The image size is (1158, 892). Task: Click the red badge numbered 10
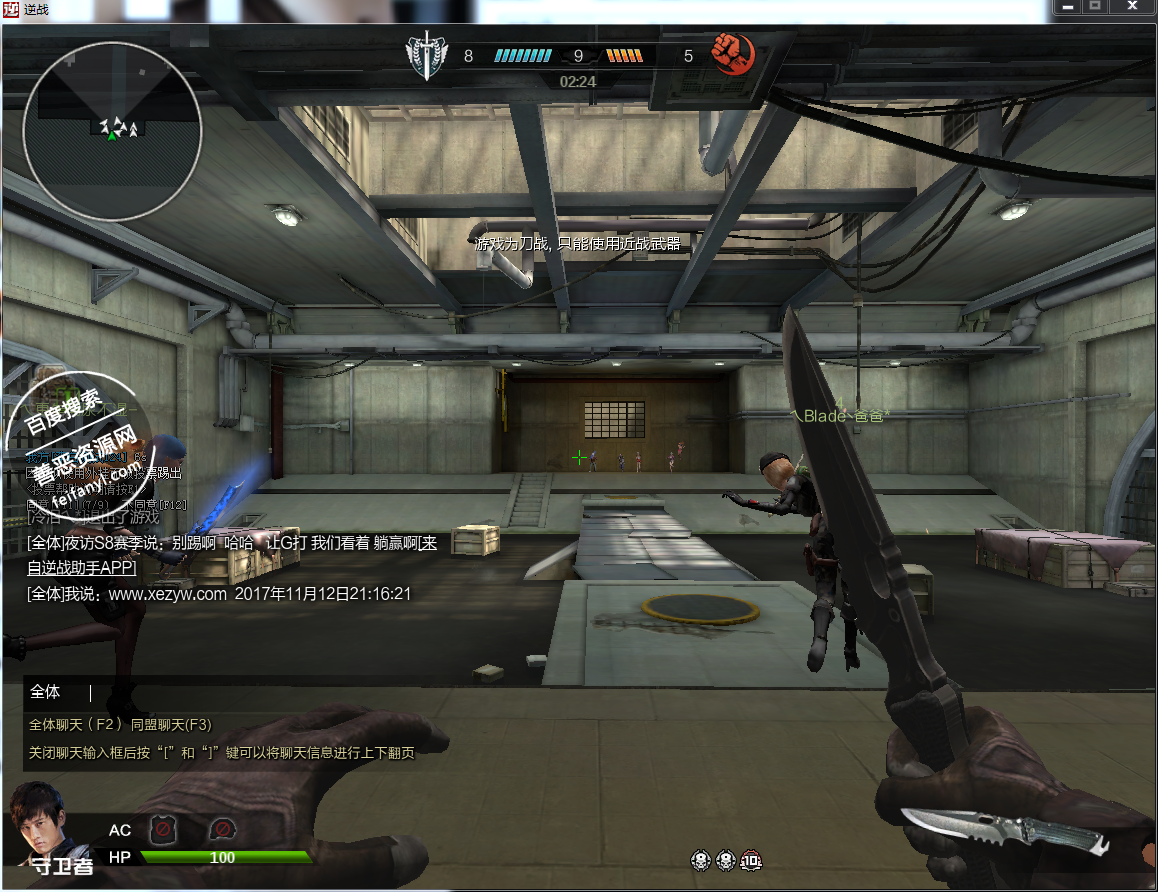[x=751, y=860]
